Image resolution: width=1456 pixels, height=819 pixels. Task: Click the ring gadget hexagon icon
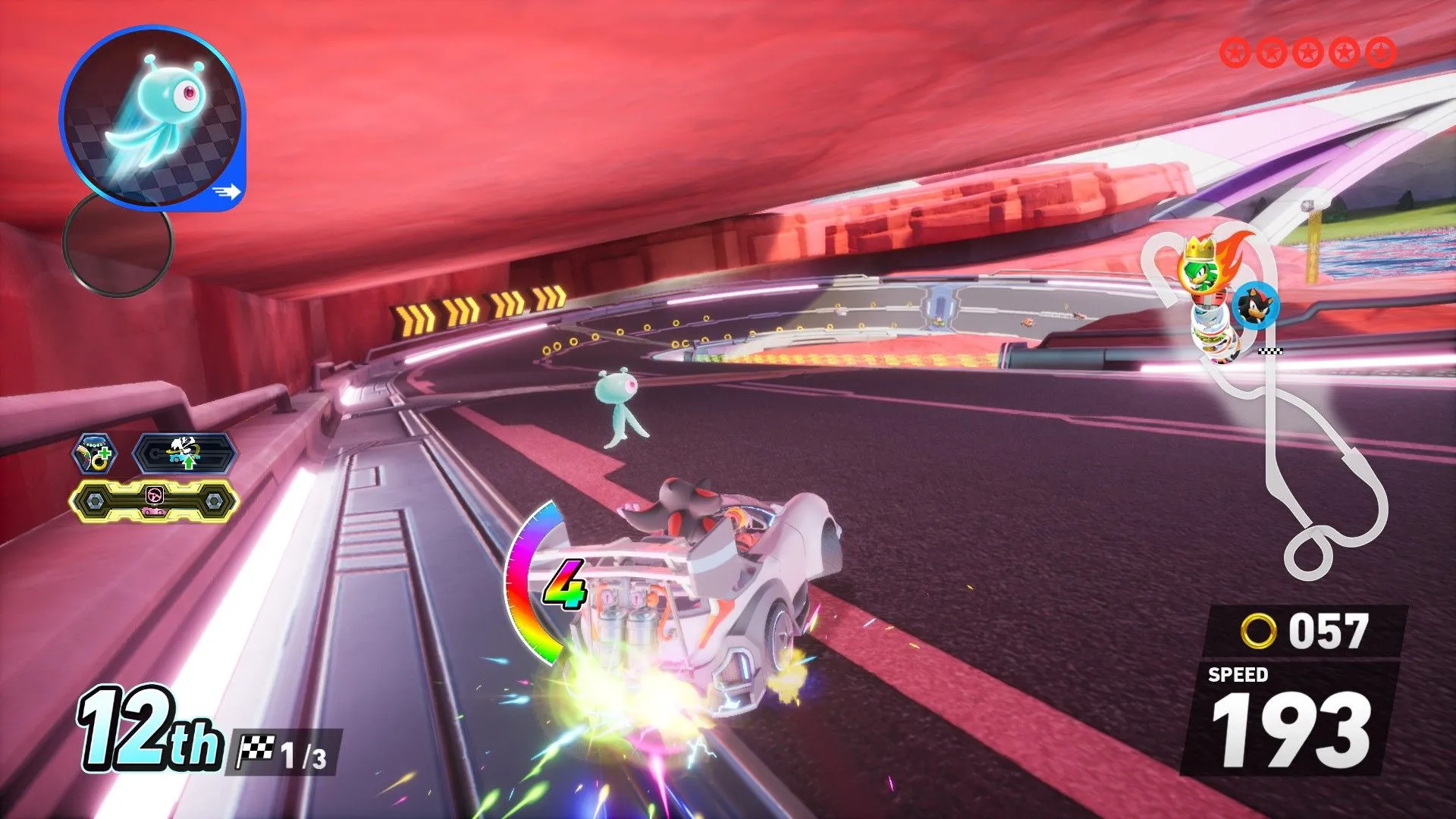click(x=94, y=454)
